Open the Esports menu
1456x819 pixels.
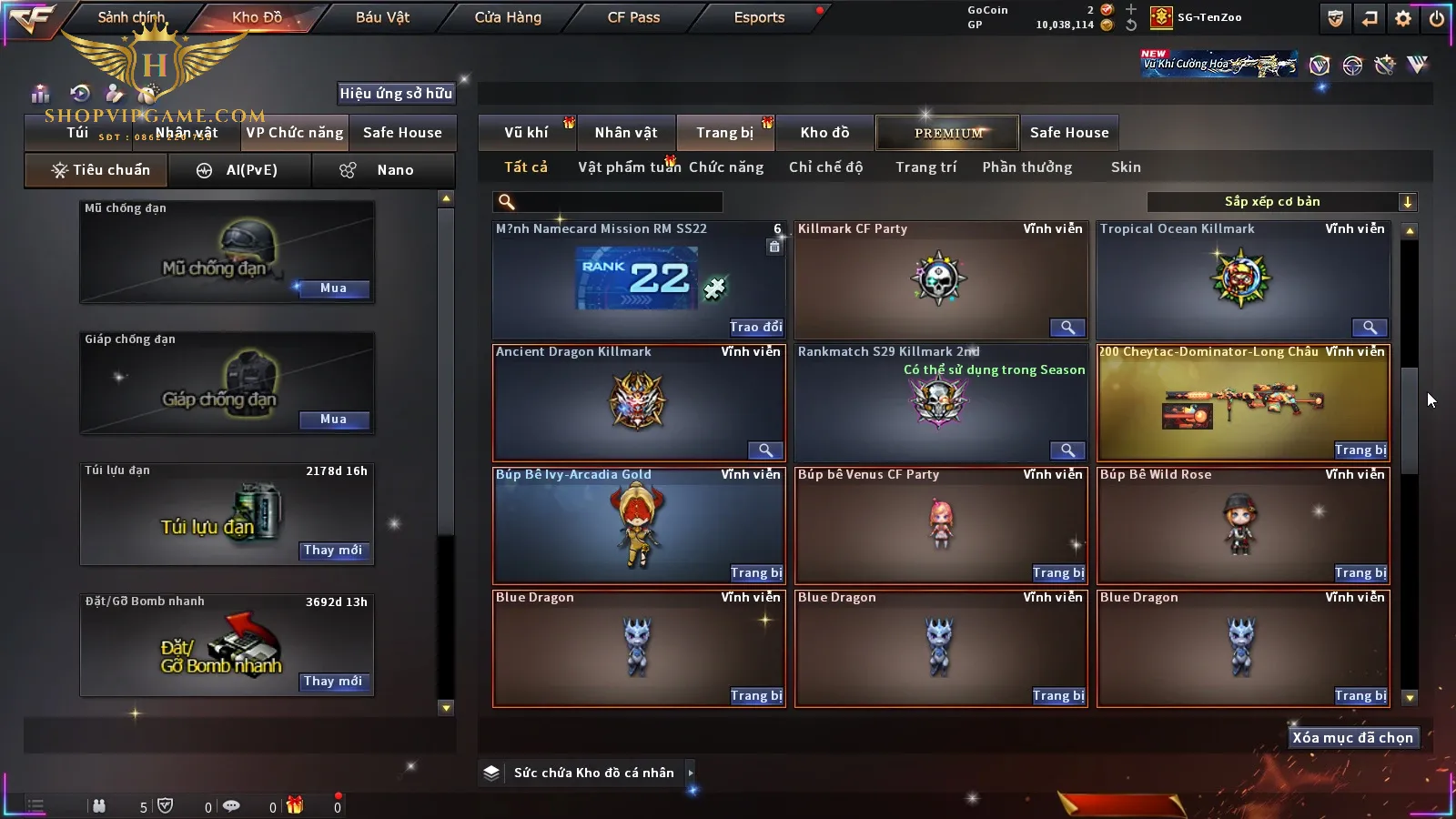coord(759,17)
